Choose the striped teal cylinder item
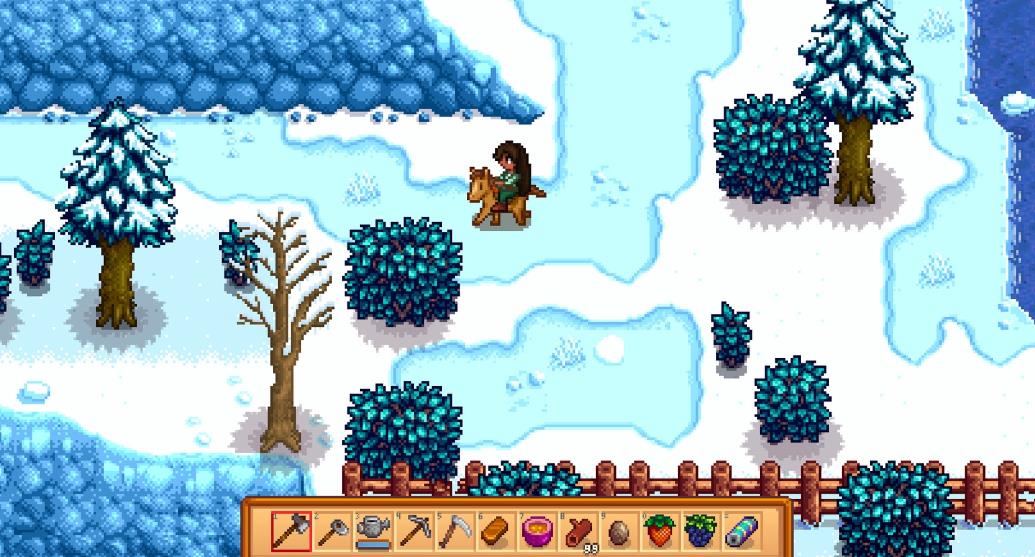 pos(742,530)
